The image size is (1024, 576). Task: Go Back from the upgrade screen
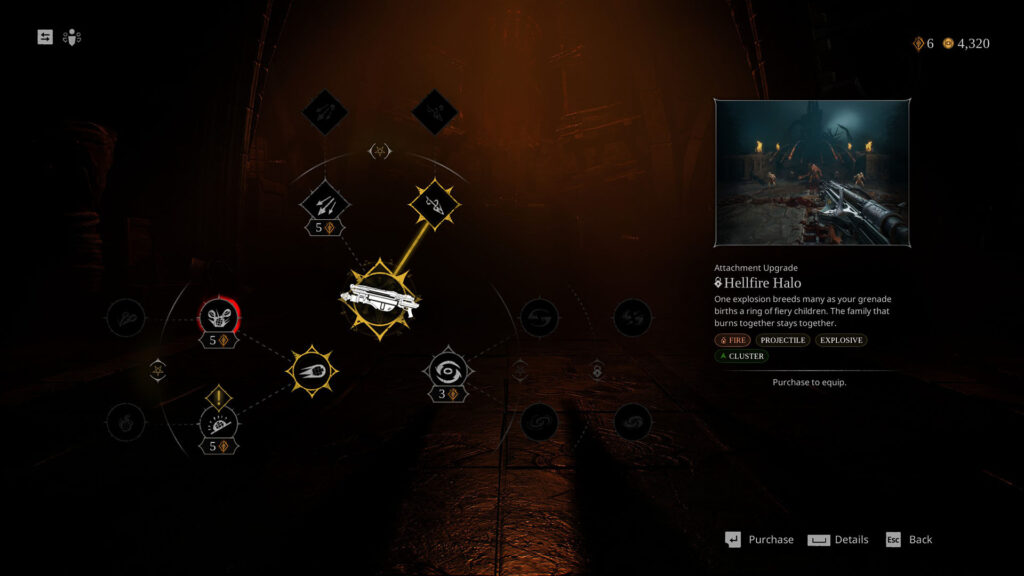pos(909,540)
